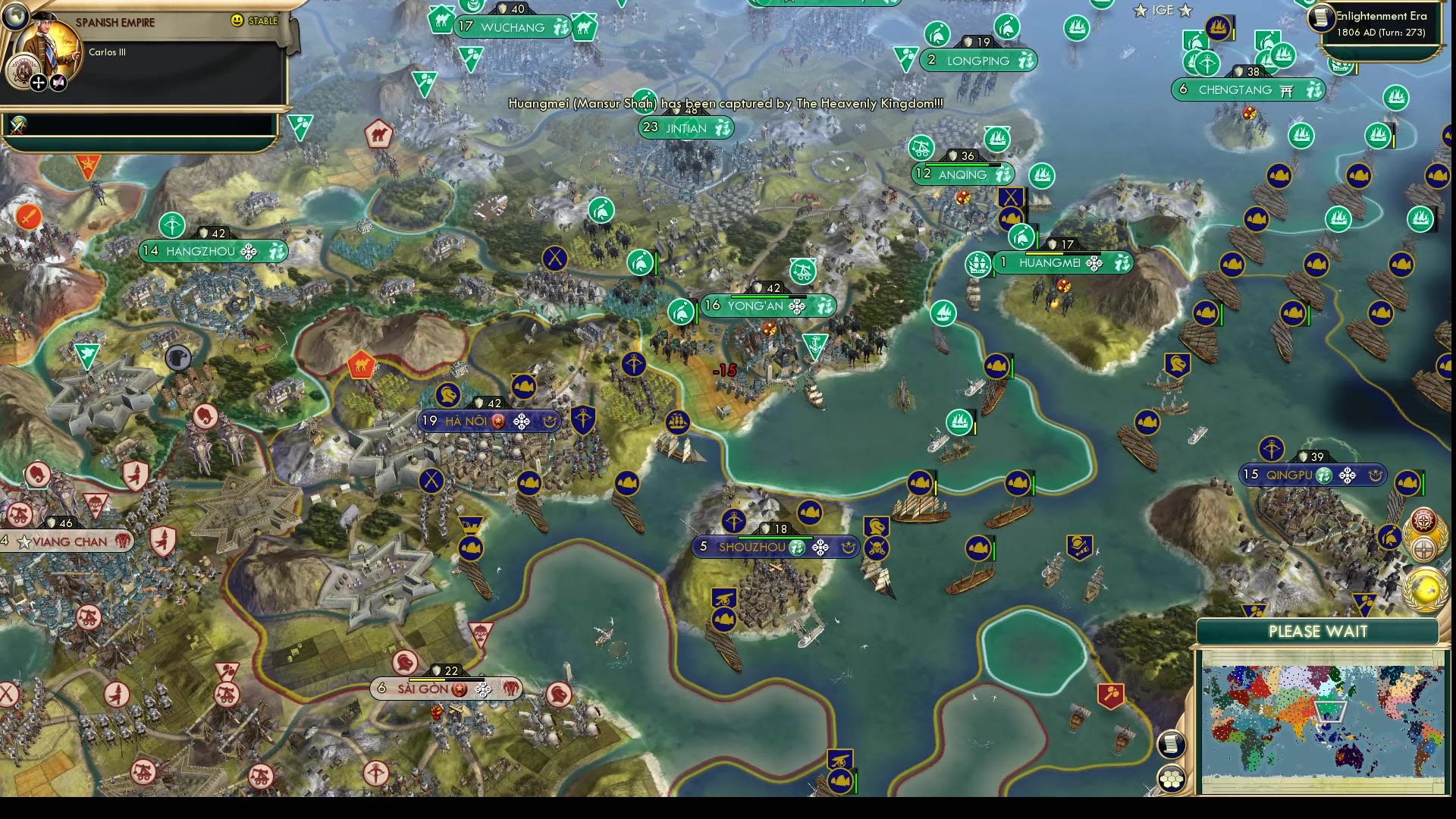Expand the Huangmei city banner details
The height and width of the screenshot is (819, 1456).
[1054, 263]
